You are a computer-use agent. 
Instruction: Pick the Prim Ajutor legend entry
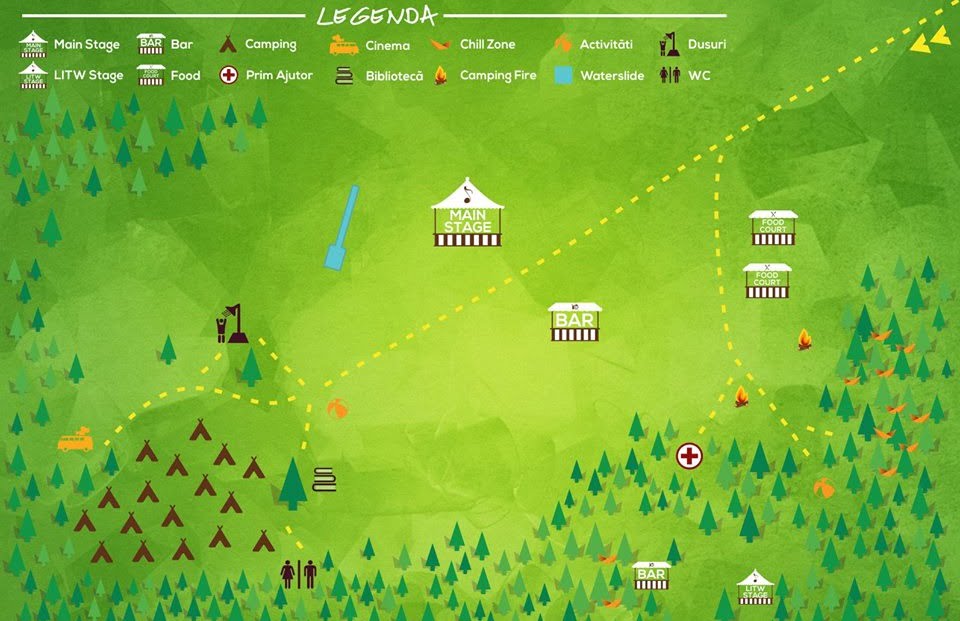[x=266, y=75]
